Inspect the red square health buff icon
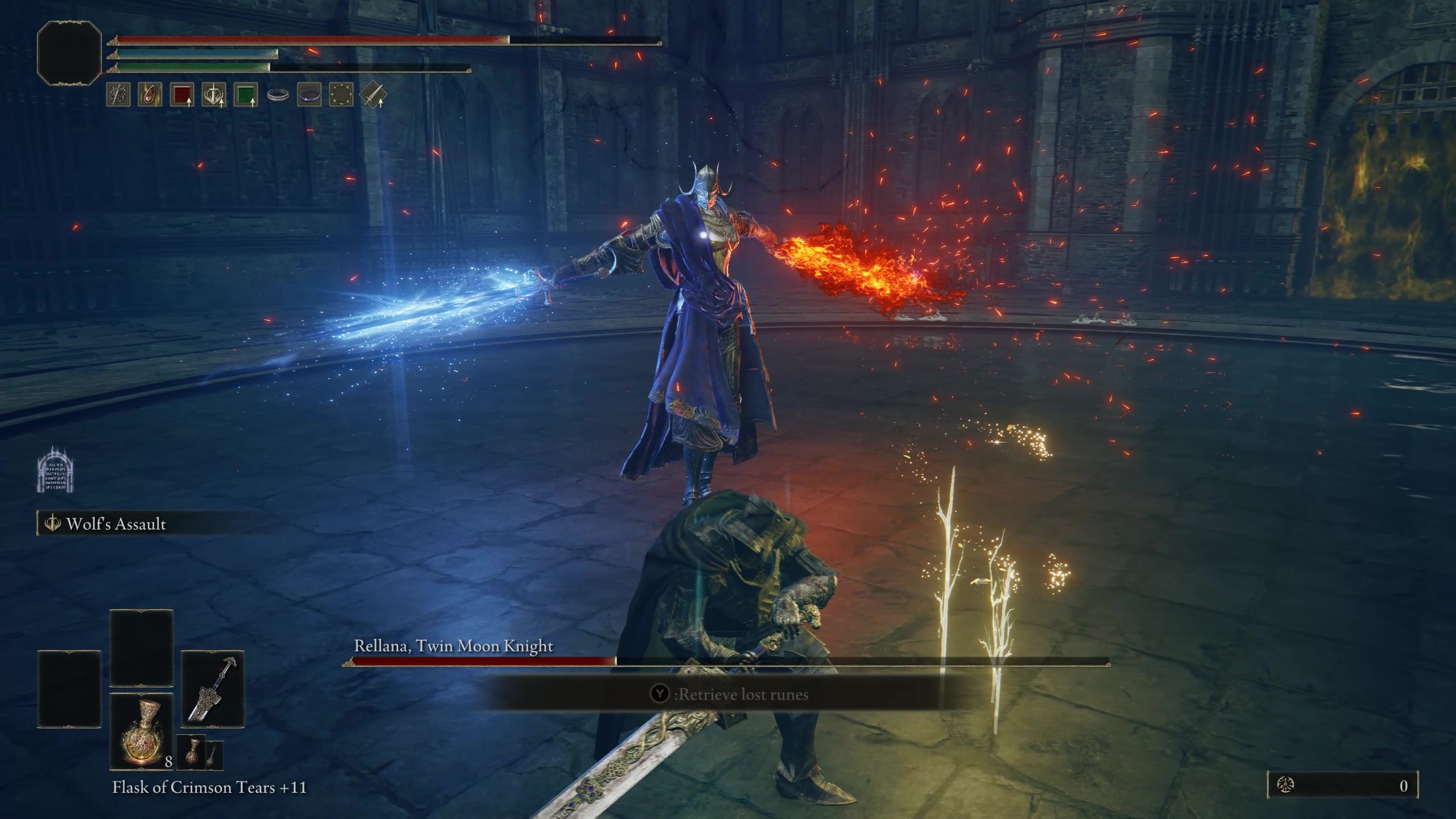 tap(181, 95)
